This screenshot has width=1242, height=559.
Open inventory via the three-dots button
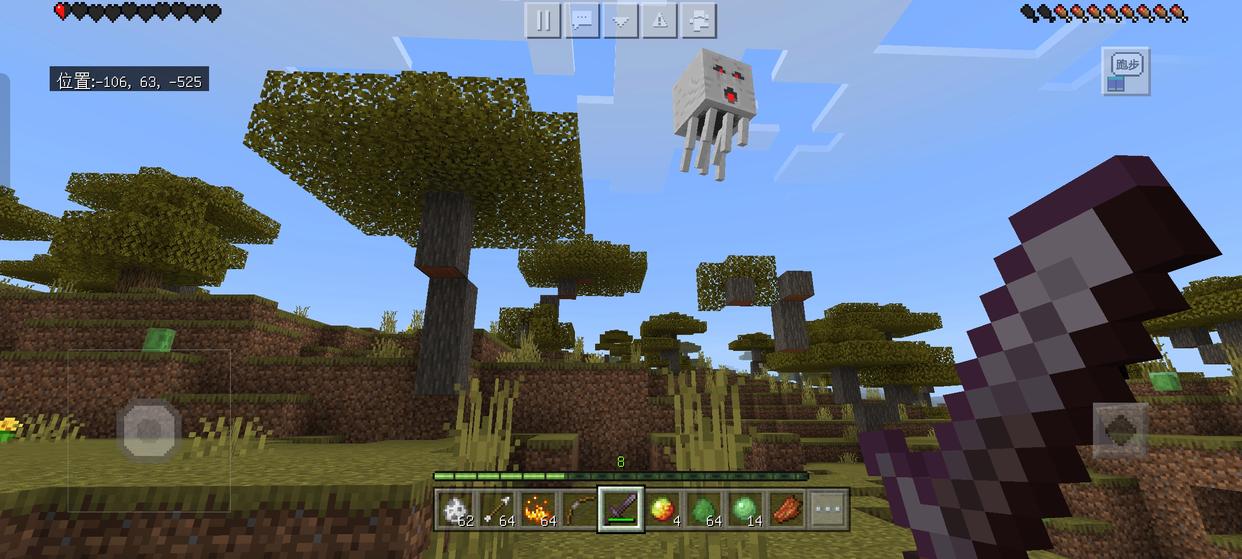[x=828, y=510]
